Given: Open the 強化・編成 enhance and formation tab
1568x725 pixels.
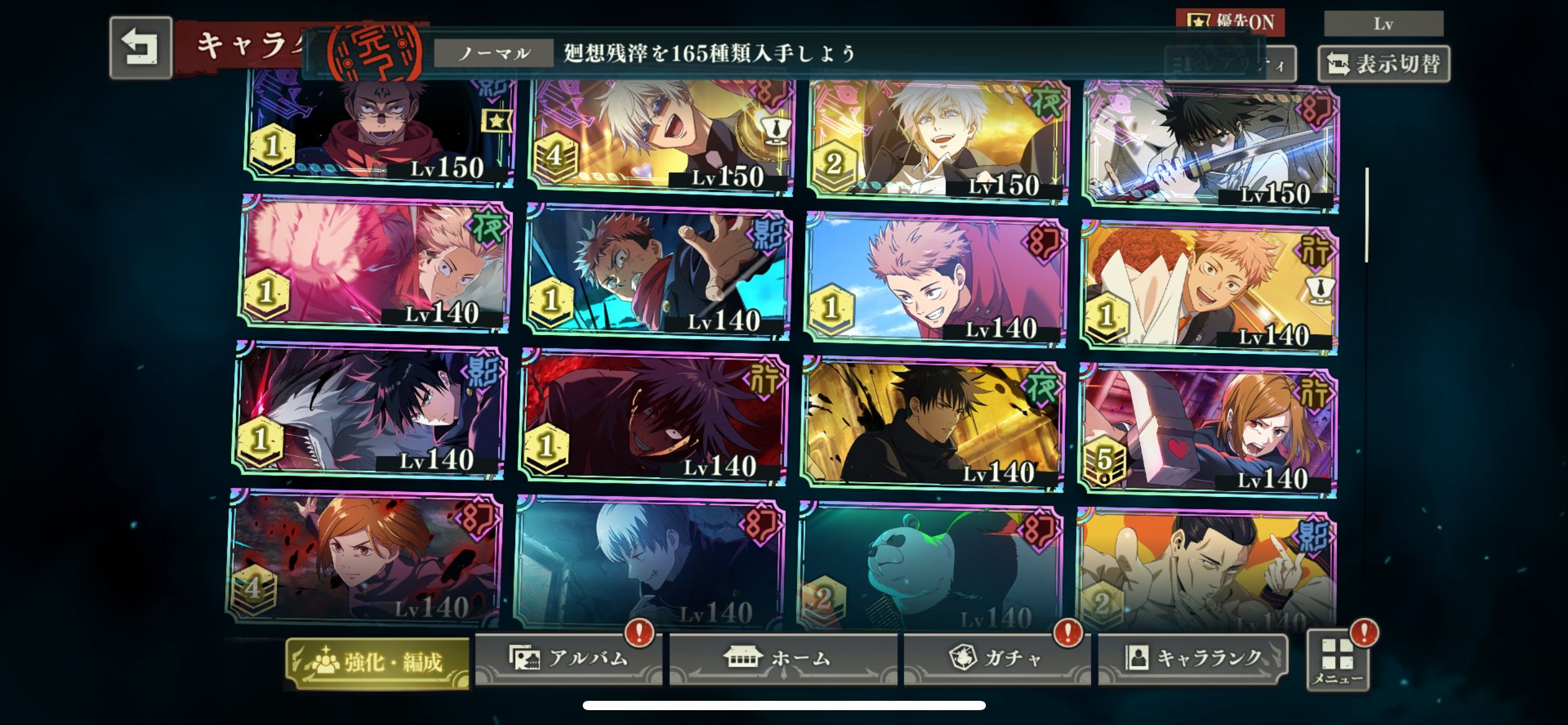Looking at the screenshot, I should (x=378, y=662).
